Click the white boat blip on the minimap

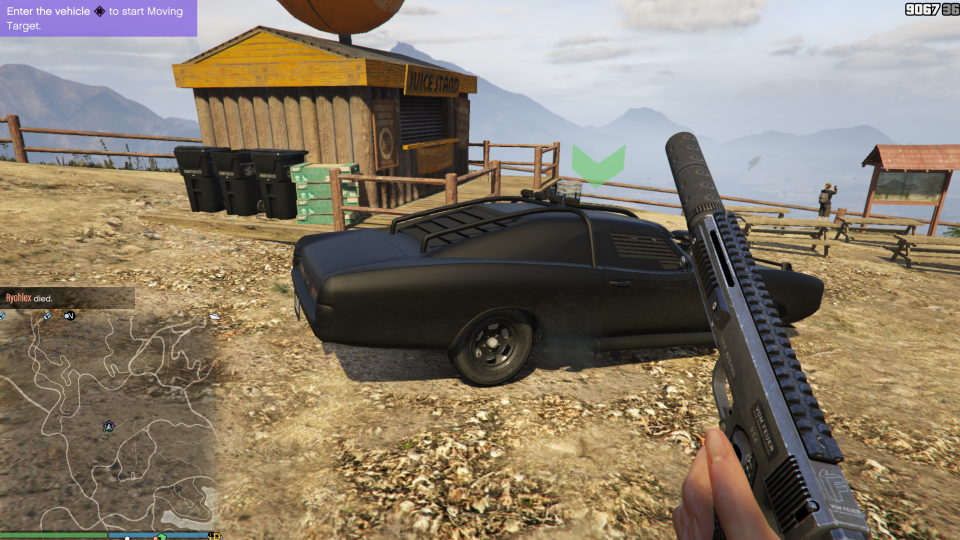(x=213, y=317)
